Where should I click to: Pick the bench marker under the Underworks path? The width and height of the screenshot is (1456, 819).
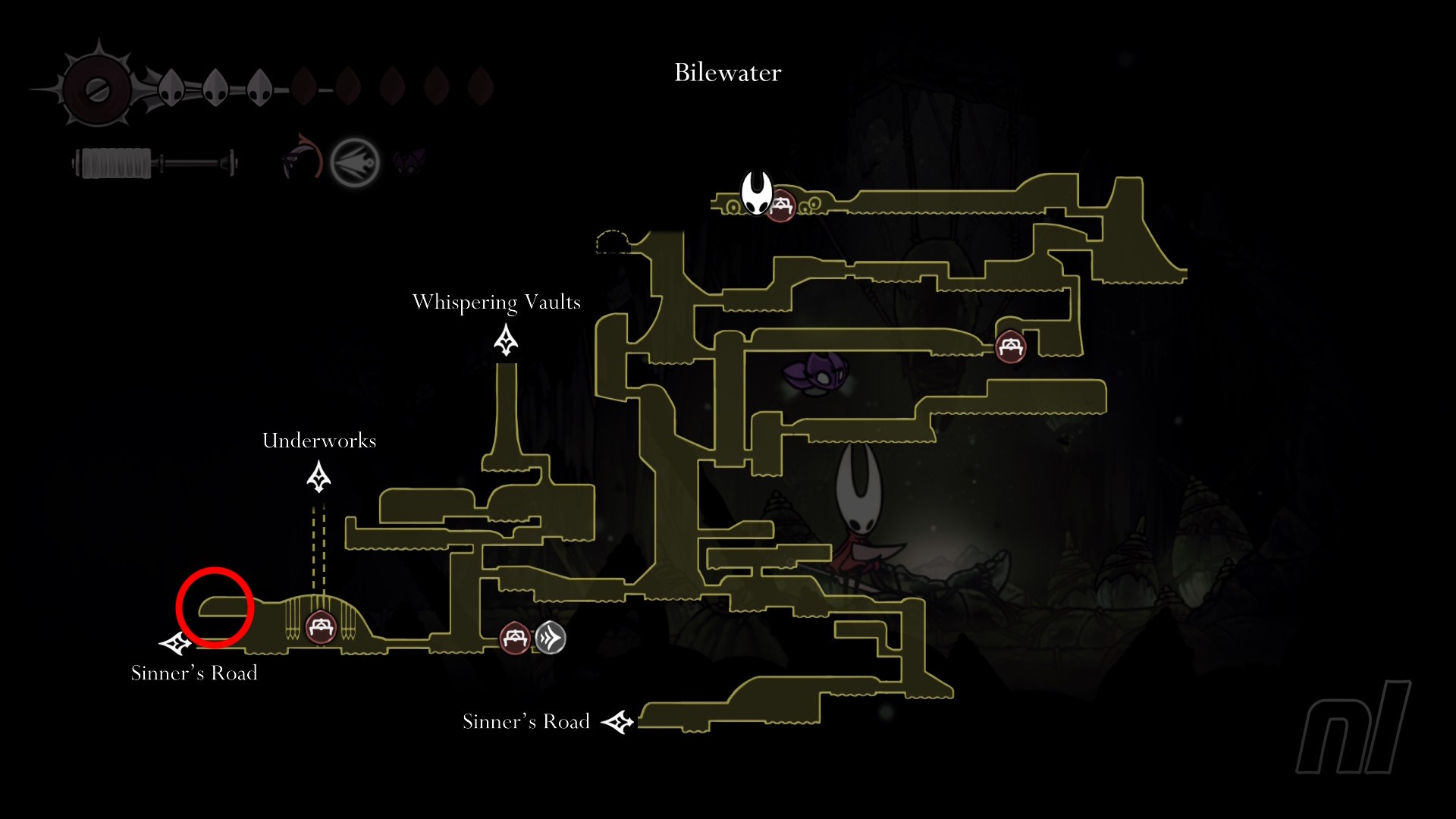[x=320, y=627]
